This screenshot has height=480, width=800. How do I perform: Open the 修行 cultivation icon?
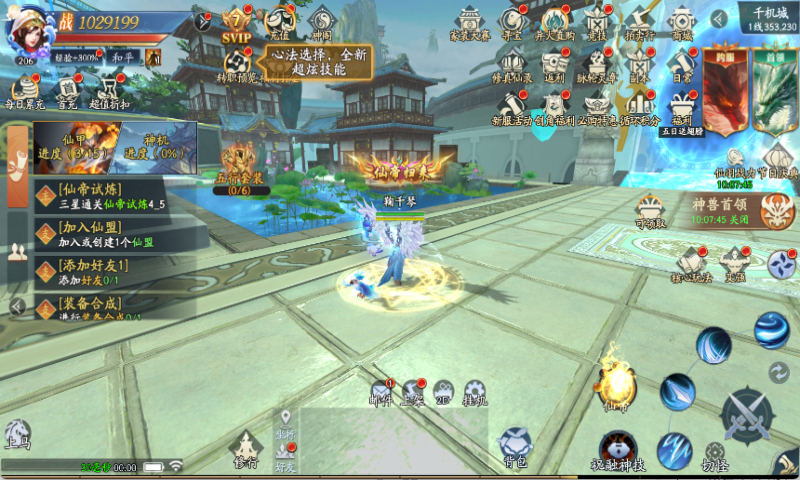pyautogui.click(x=246, y=449)
